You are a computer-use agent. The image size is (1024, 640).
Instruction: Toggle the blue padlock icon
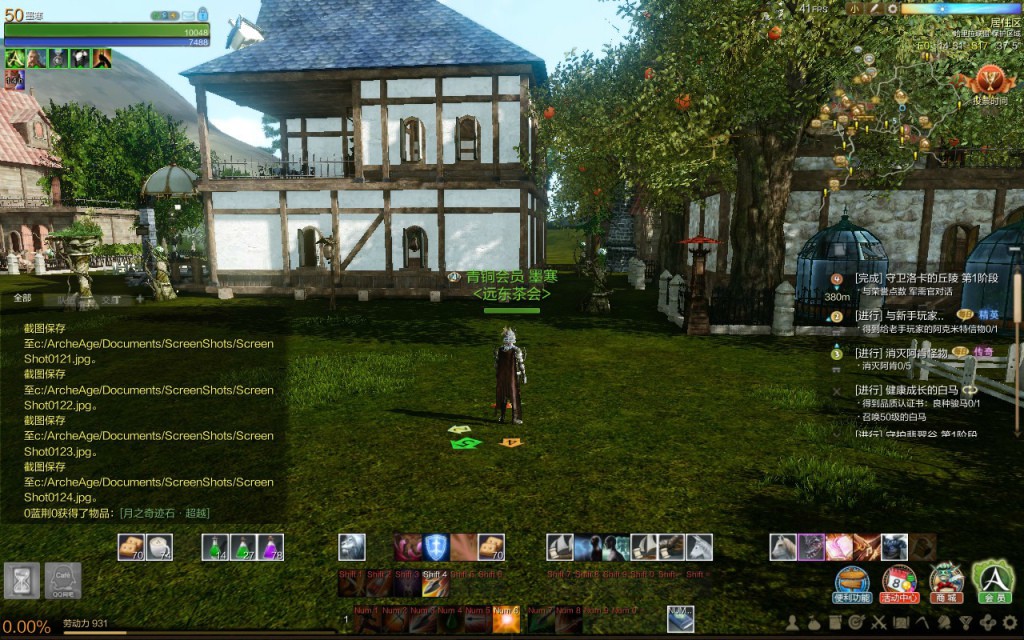point(203,14)
